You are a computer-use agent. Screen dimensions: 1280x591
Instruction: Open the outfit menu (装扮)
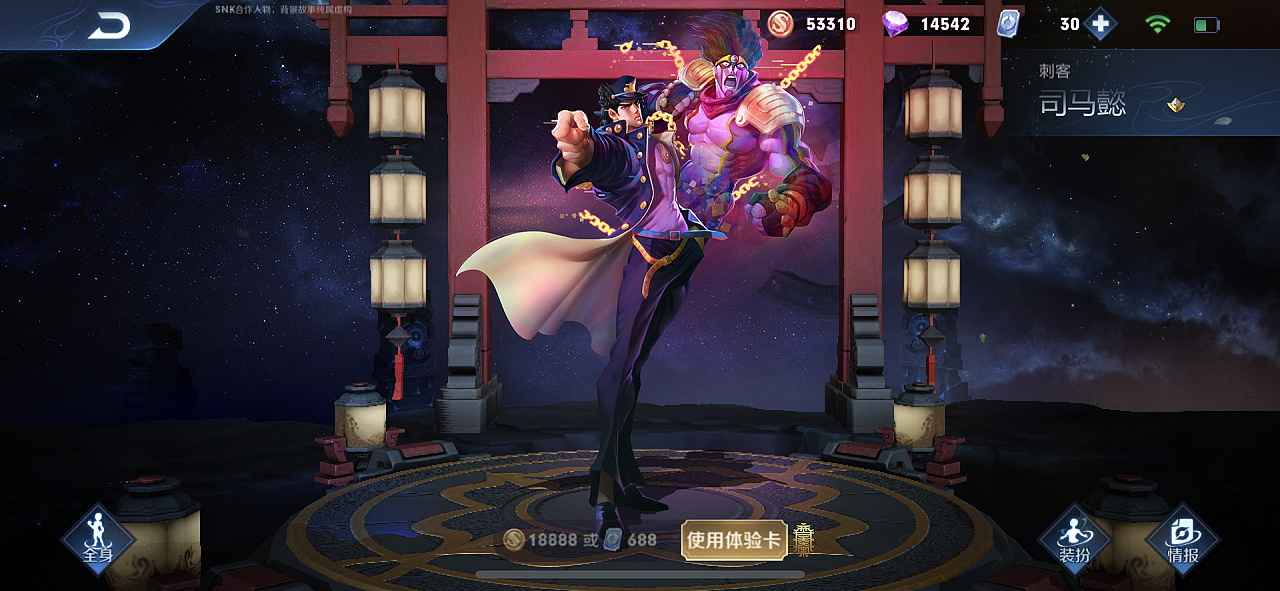(1075, 539)
